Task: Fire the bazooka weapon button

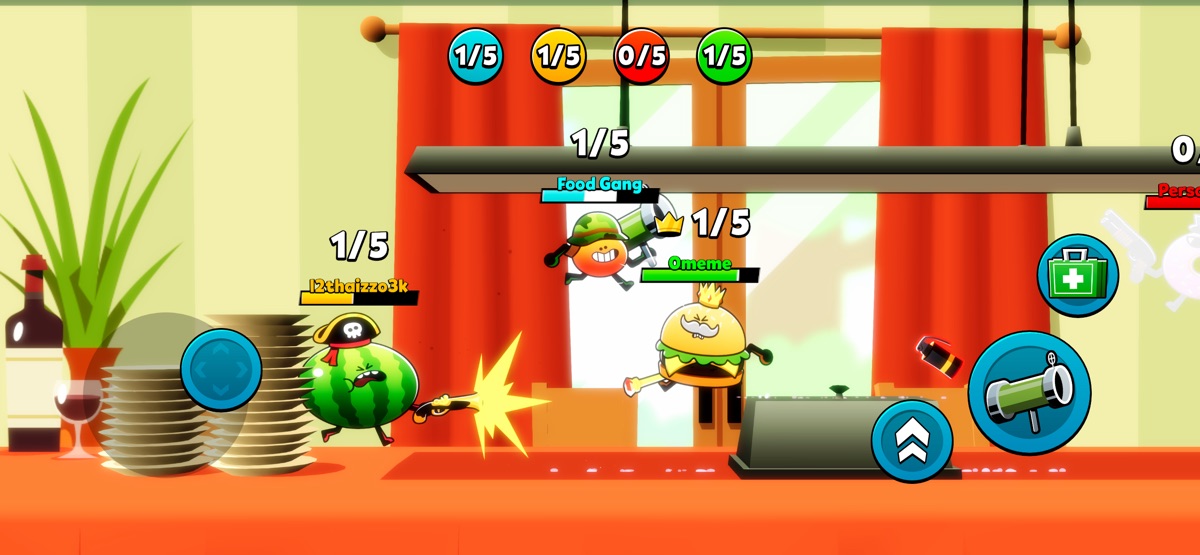Action: click(1029, 392)
